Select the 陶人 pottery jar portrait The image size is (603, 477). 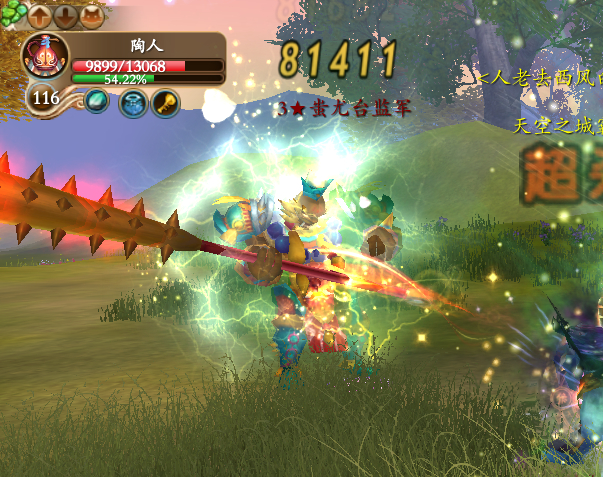[x=45, y=59]
